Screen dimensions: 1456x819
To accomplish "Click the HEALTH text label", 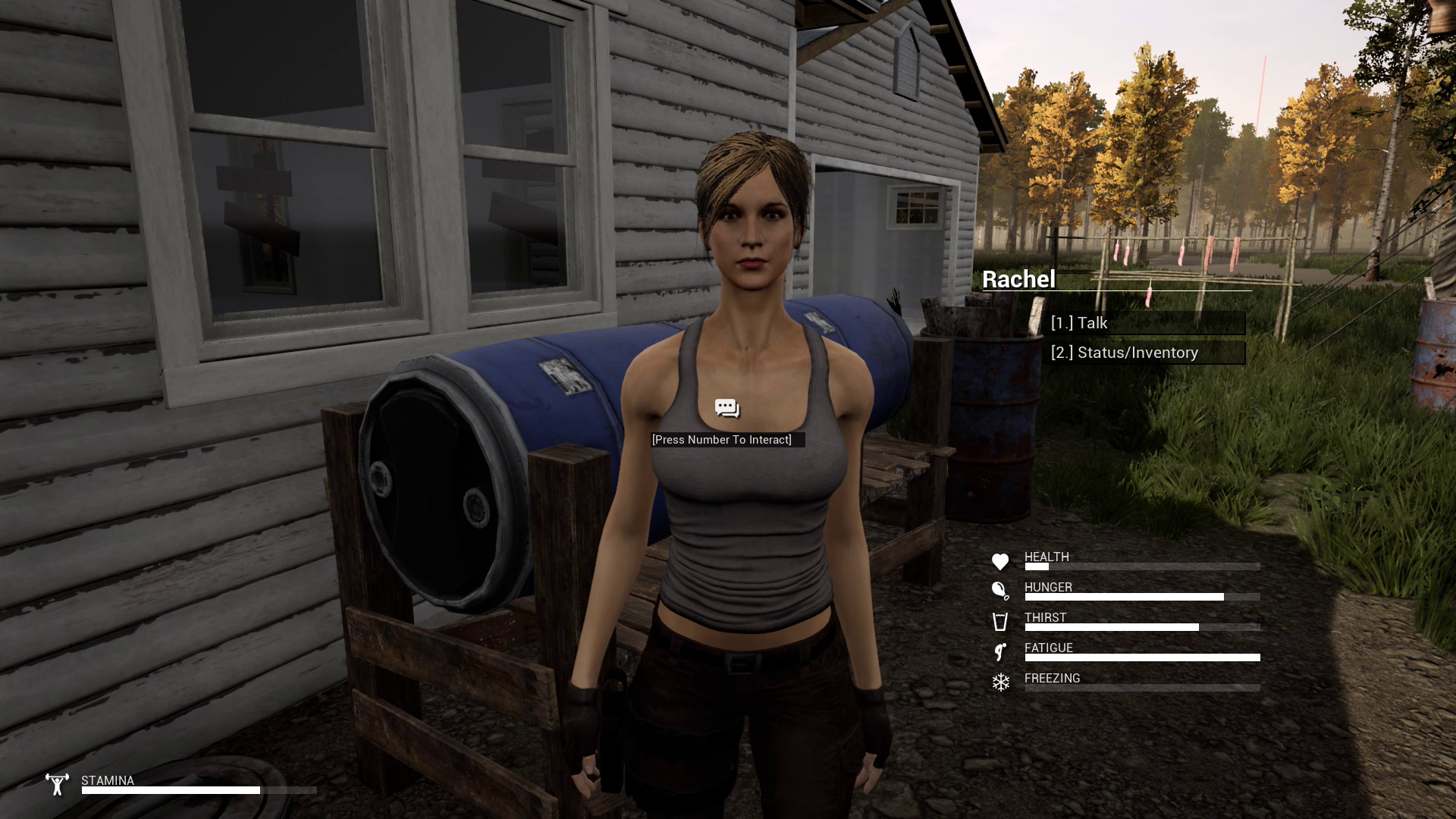I will coord(1046,557).
